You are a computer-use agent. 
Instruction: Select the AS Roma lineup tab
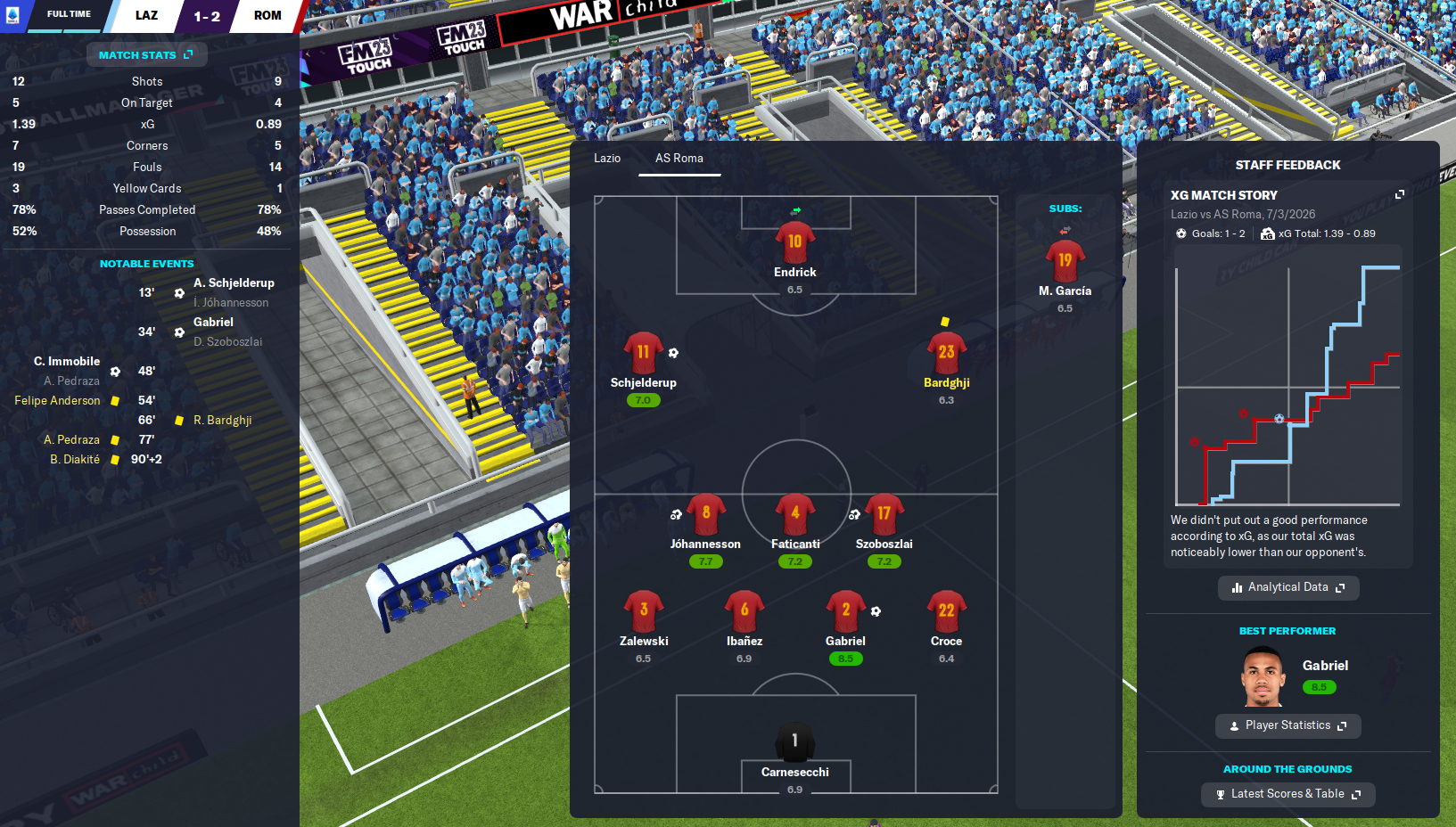[x=679, y=159]
